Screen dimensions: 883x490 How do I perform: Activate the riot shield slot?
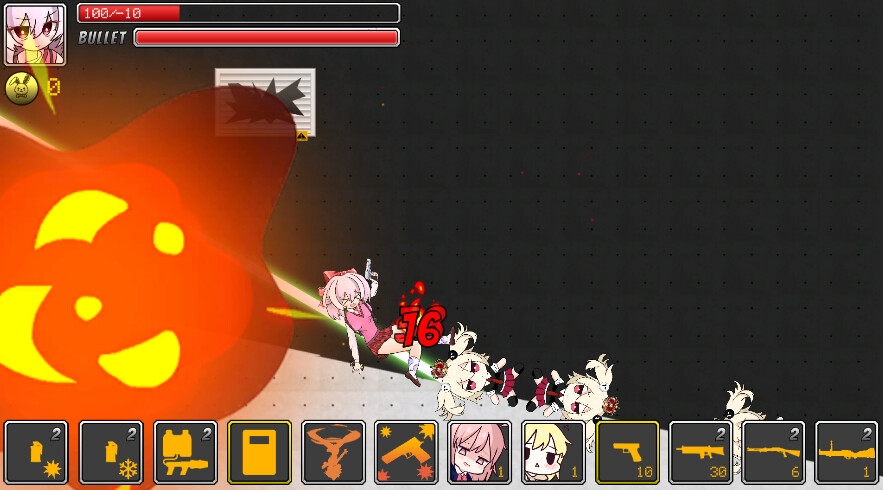pyautogui.click(x=259, y=452)
